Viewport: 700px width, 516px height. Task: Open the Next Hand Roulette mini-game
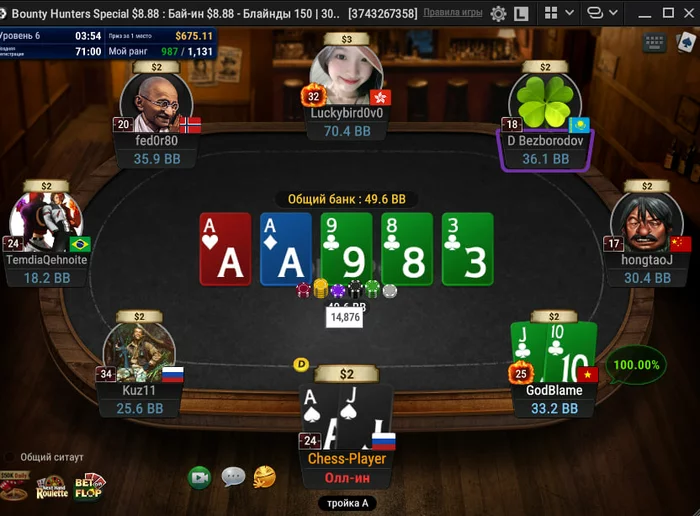pos(51,487)
